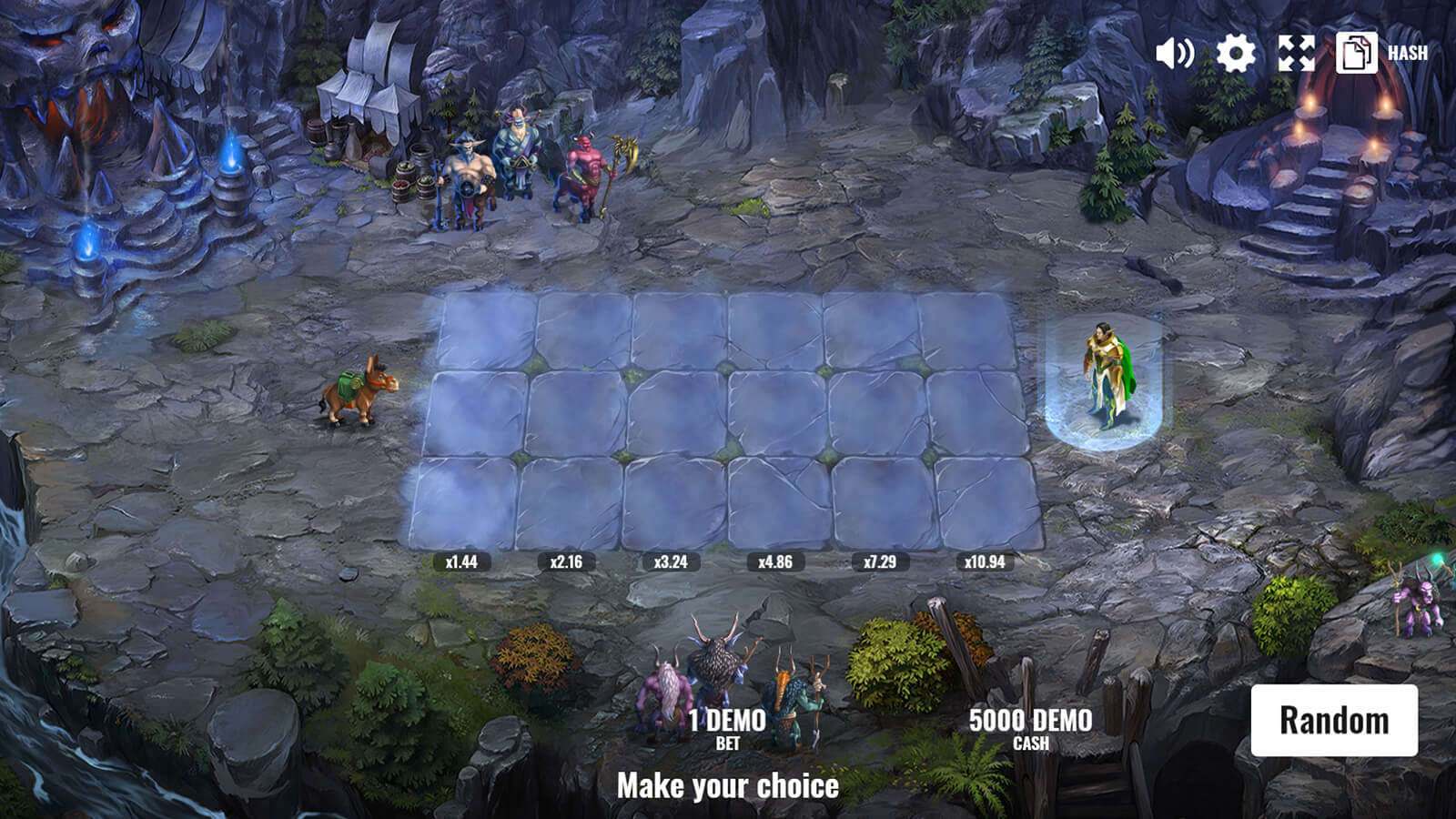
Task: Open the gear settings menu
Action: (x=1235, y=53)
